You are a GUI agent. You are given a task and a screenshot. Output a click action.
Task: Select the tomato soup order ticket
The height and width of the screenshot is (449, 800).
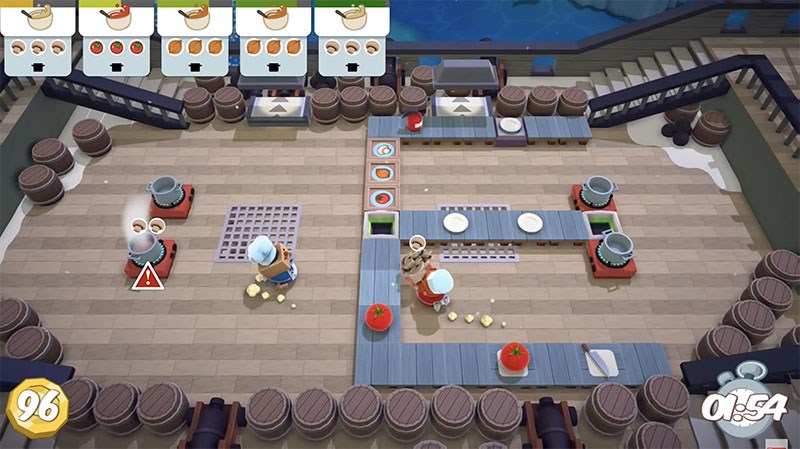[117, 37]
